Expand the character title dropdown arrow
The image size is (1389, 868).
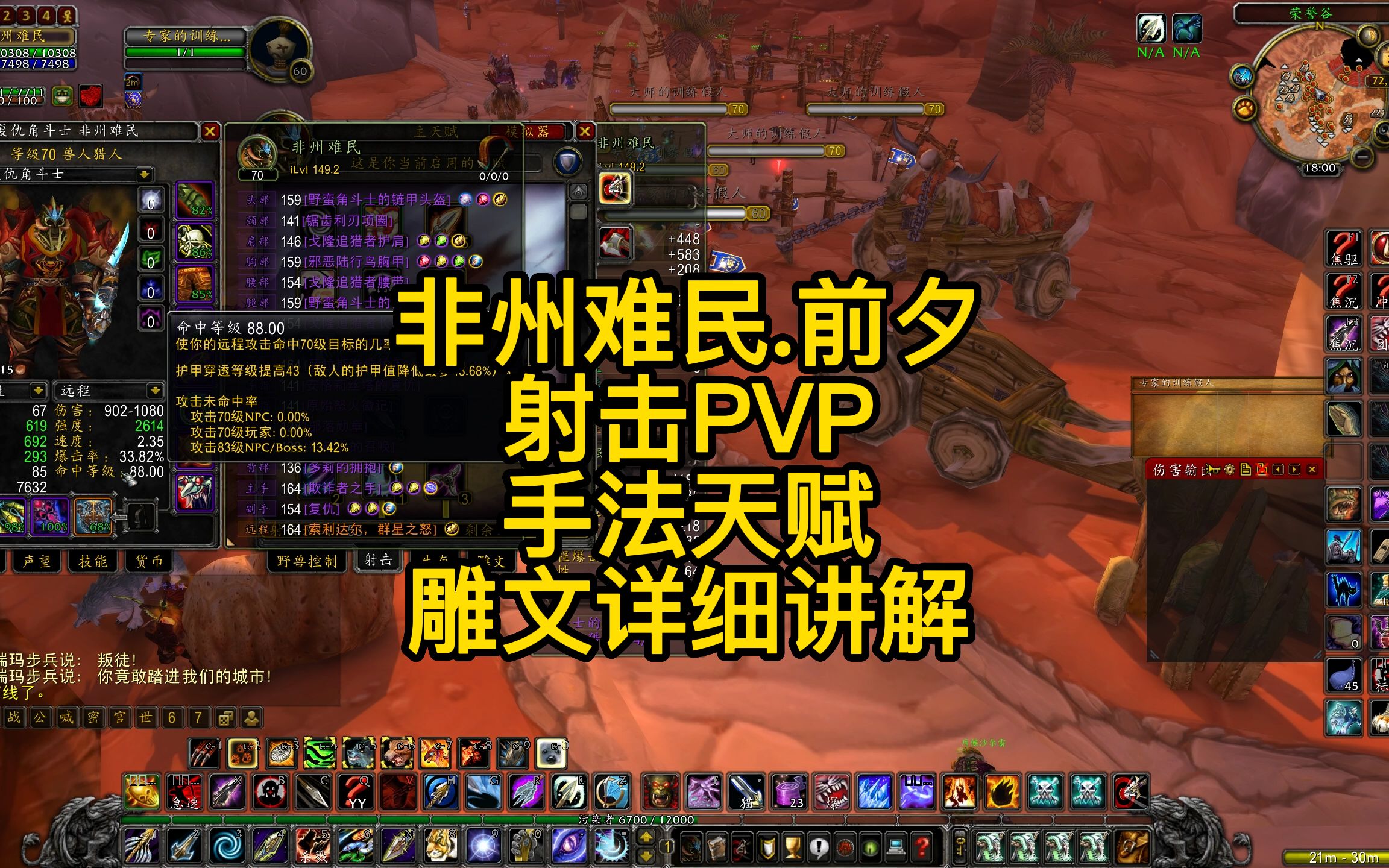point(144,174)
